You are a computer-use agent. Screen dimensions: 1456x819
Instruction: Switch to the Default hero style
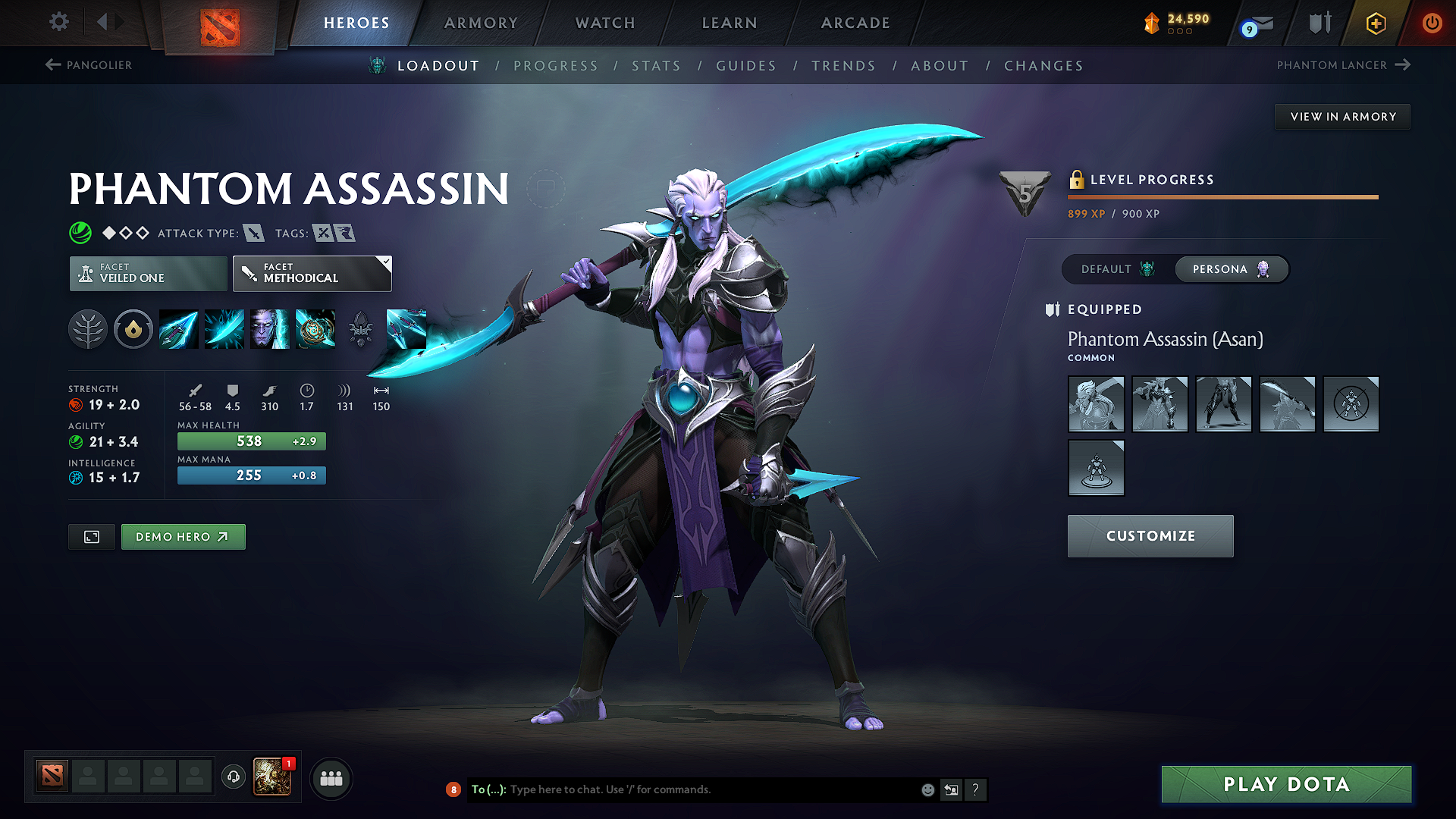(1118, 269)
